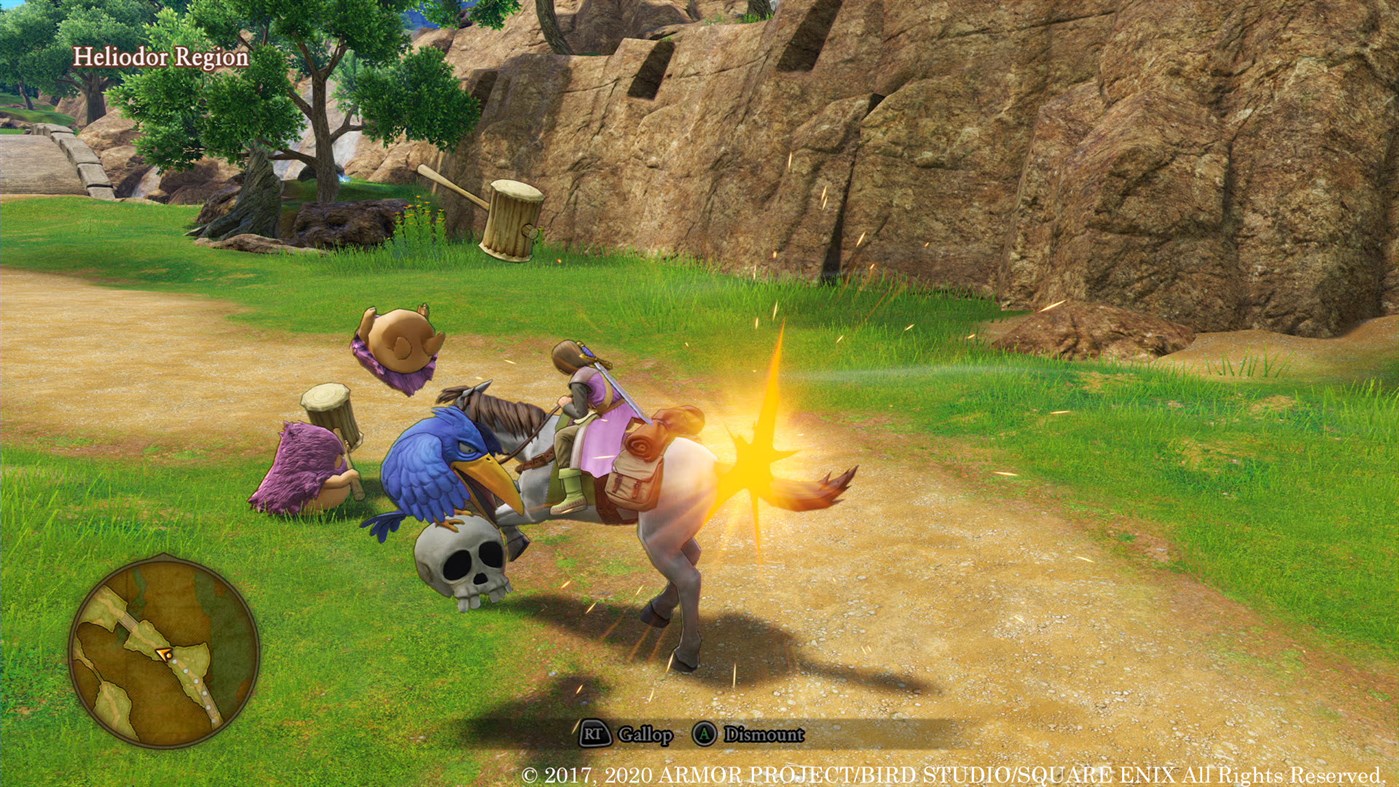
Task: Click the RT controller button icon
Action: pos(595,734)
